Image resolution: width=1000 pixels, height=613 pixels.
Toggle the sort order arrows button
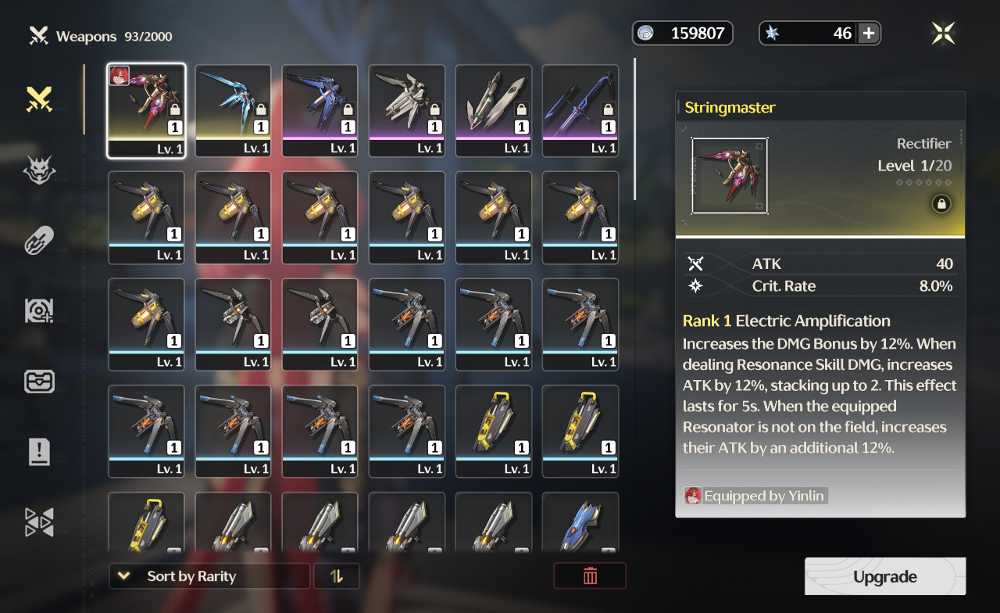click(336, 576)
